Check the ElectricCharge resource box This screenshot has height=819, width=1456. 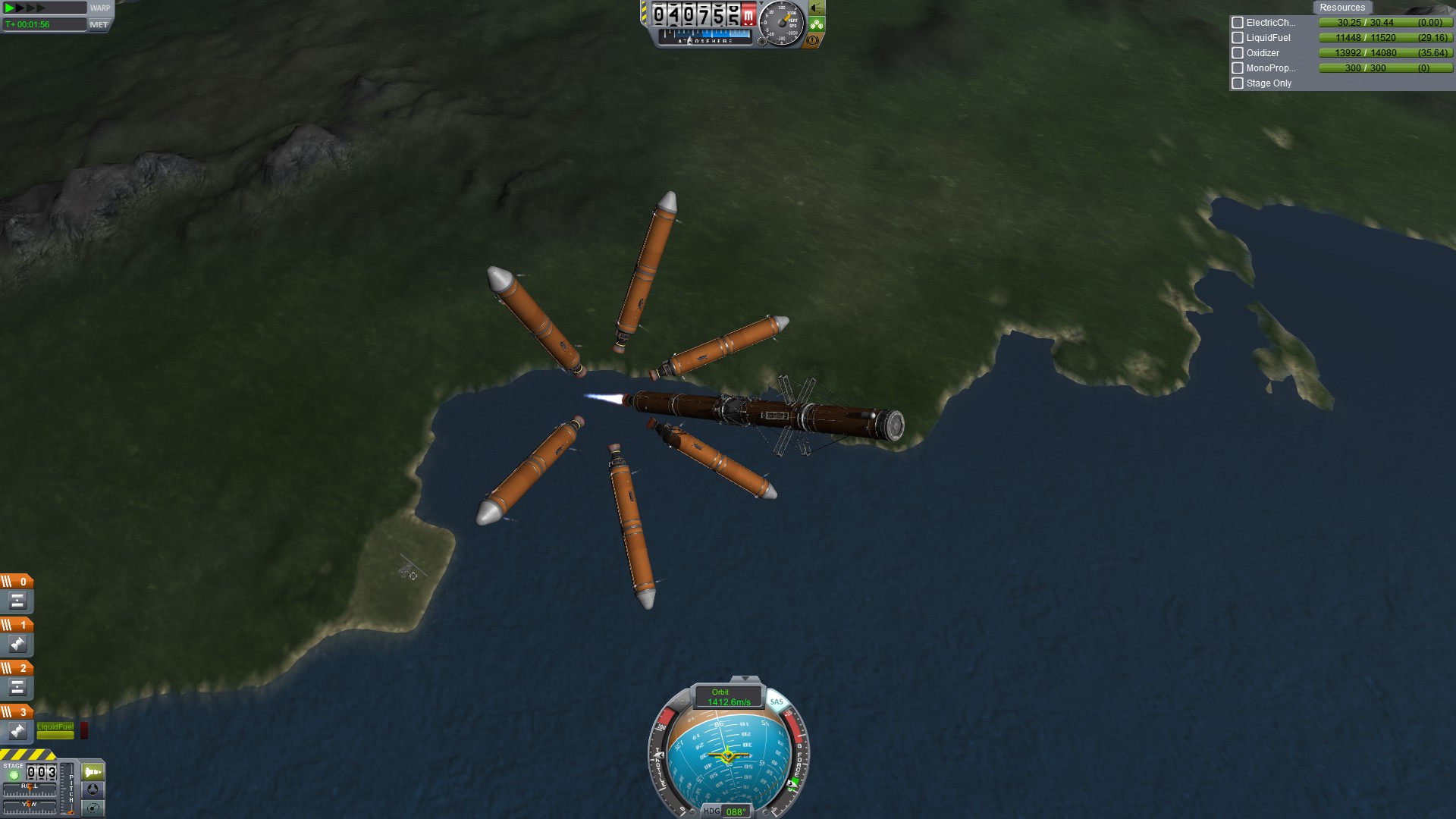pyautogui.click(x=1238, y=23)
